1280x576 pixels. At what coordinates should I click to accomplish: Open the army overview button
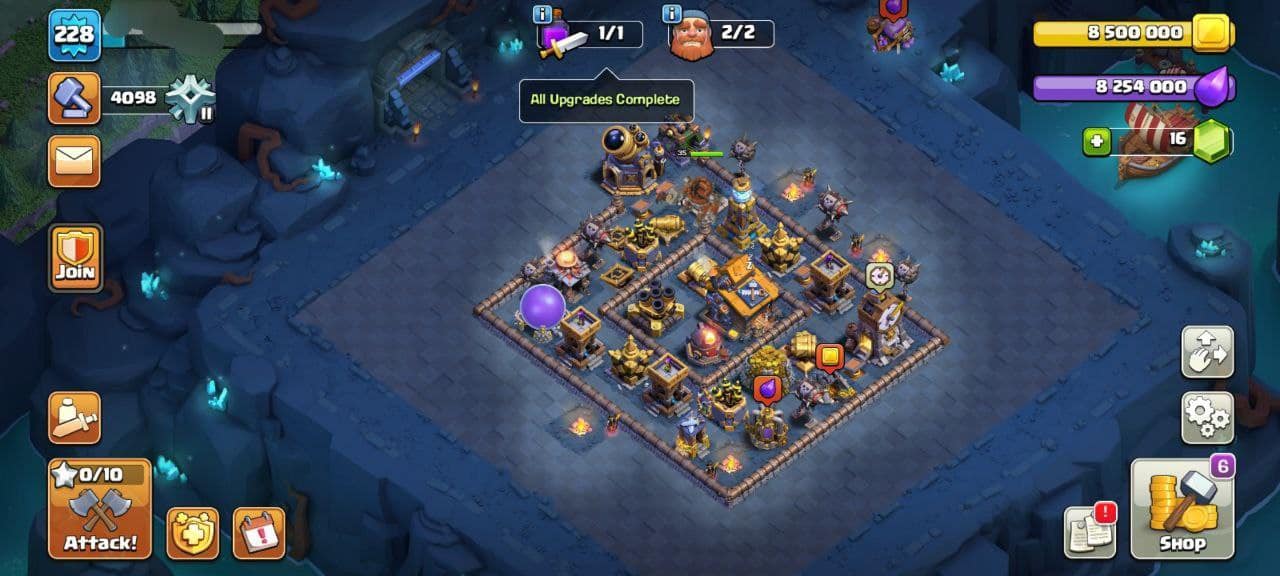pyautogui.click(x=75, y=417)
